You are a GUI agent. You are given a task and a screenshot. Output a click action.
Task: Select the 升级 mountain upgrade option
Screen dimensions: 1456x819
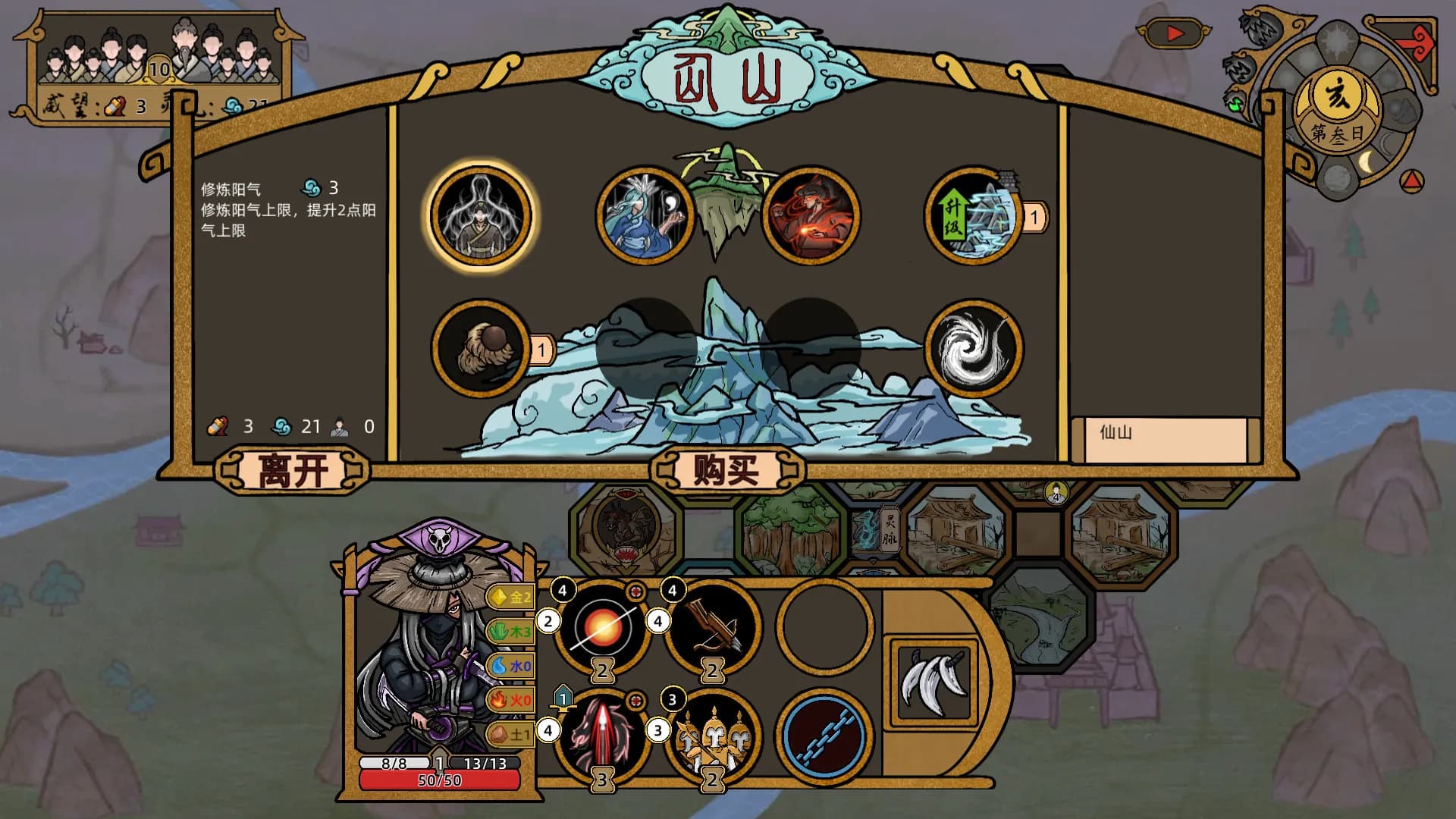pos(974,218)
